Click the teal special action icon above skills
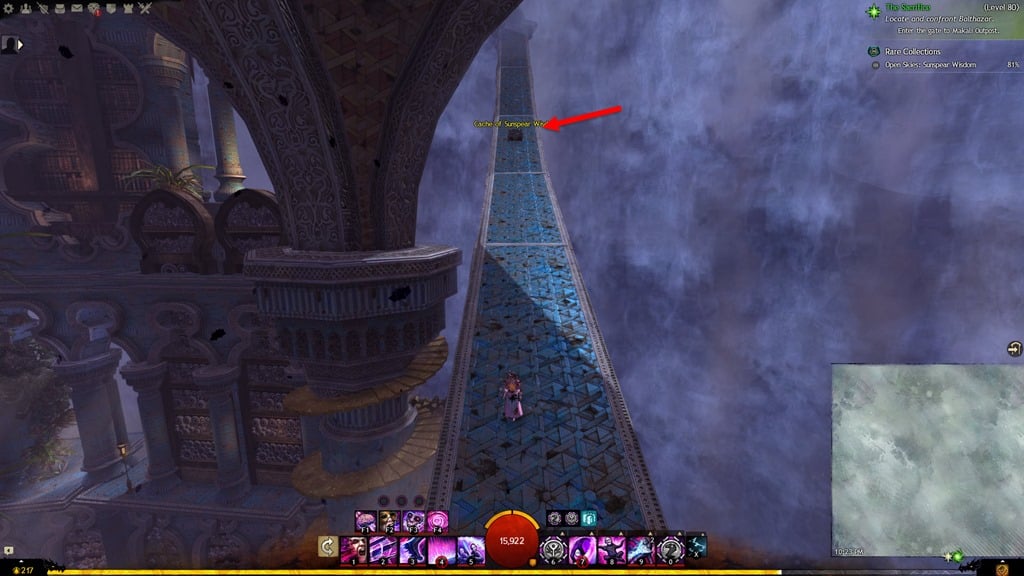The width and height of the screenshot is (1024, 576). [589, 520]
